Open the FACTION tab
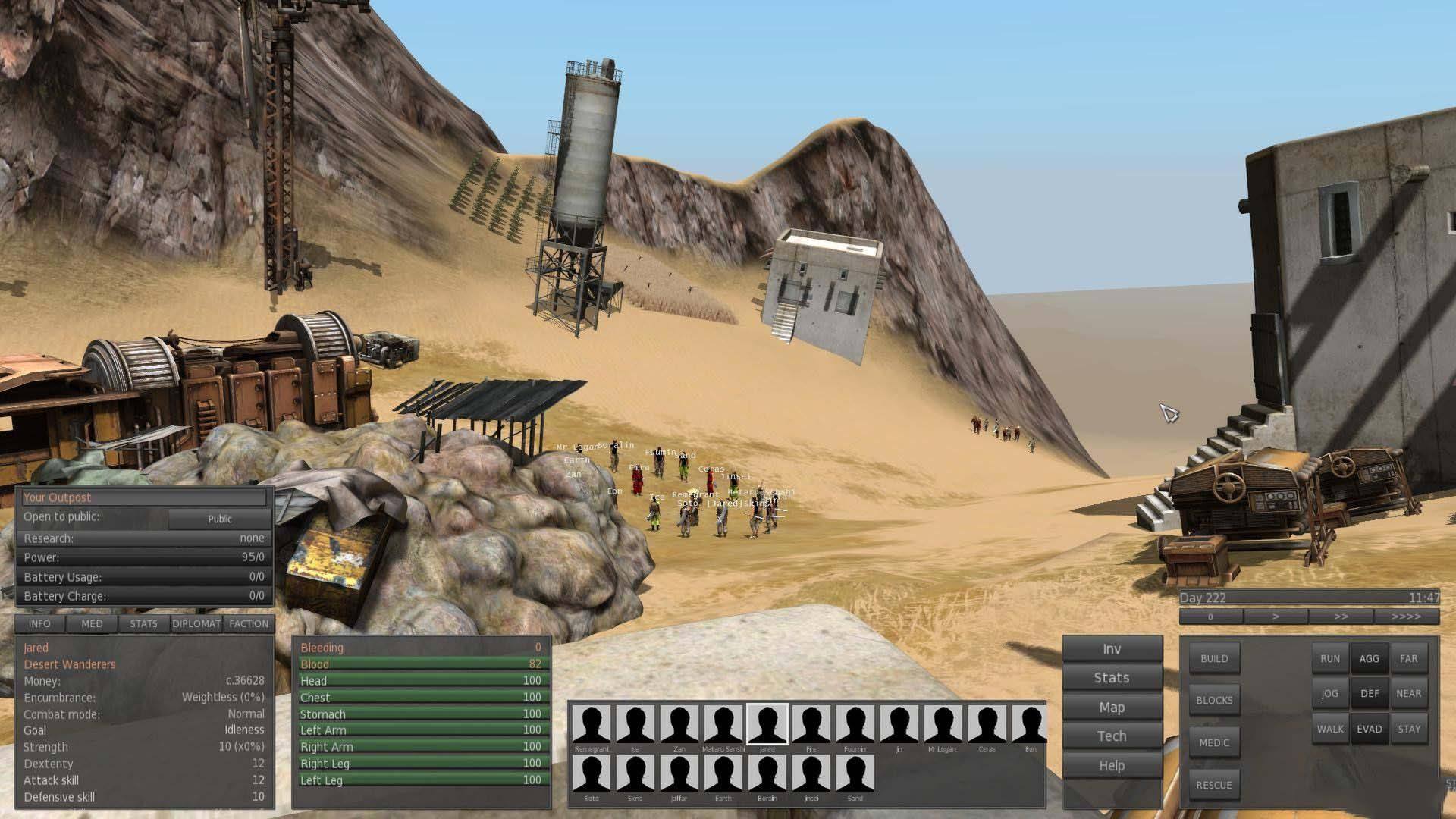Viewport: 1456px width, 819px height. pos(249,623)
